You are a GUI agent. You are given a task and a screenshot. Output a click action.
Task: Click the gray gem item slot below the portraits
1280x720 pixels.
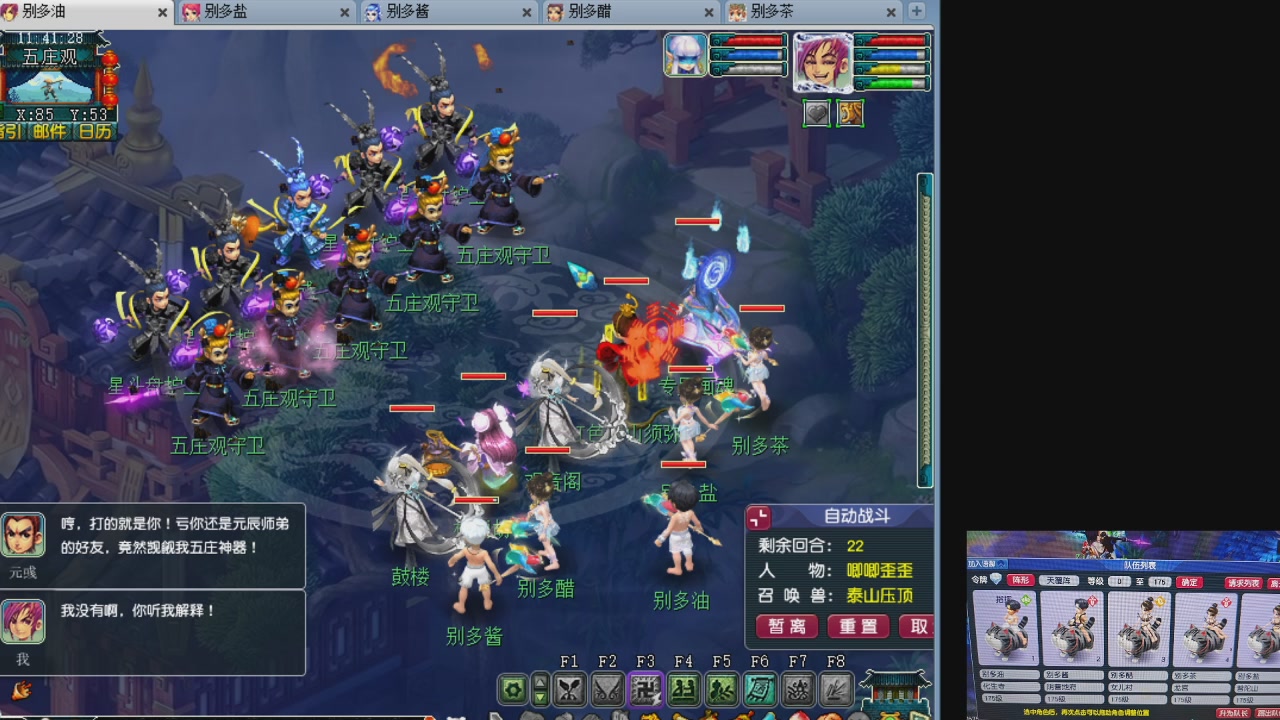[x=816, y=113]
